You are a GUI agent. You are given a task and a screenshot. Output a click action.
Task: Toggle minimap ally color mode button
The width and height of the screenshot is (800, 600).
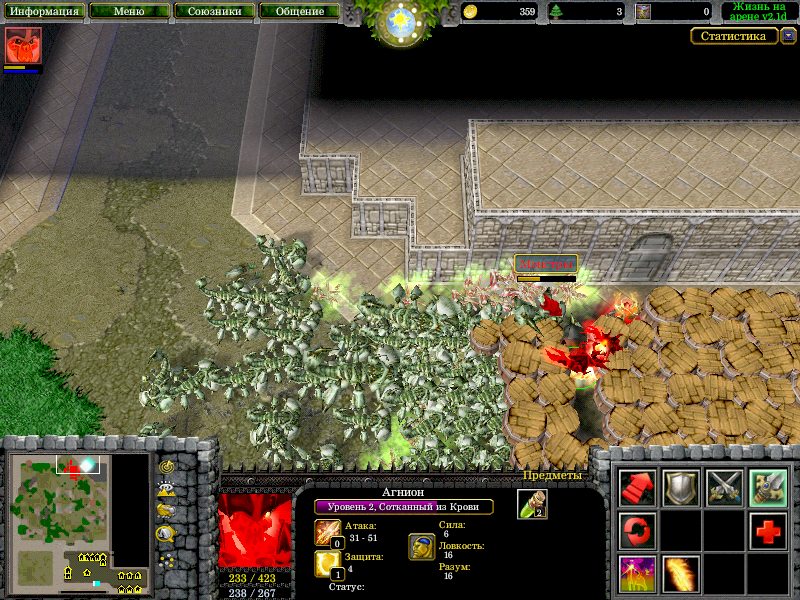[x=166, y=511]
